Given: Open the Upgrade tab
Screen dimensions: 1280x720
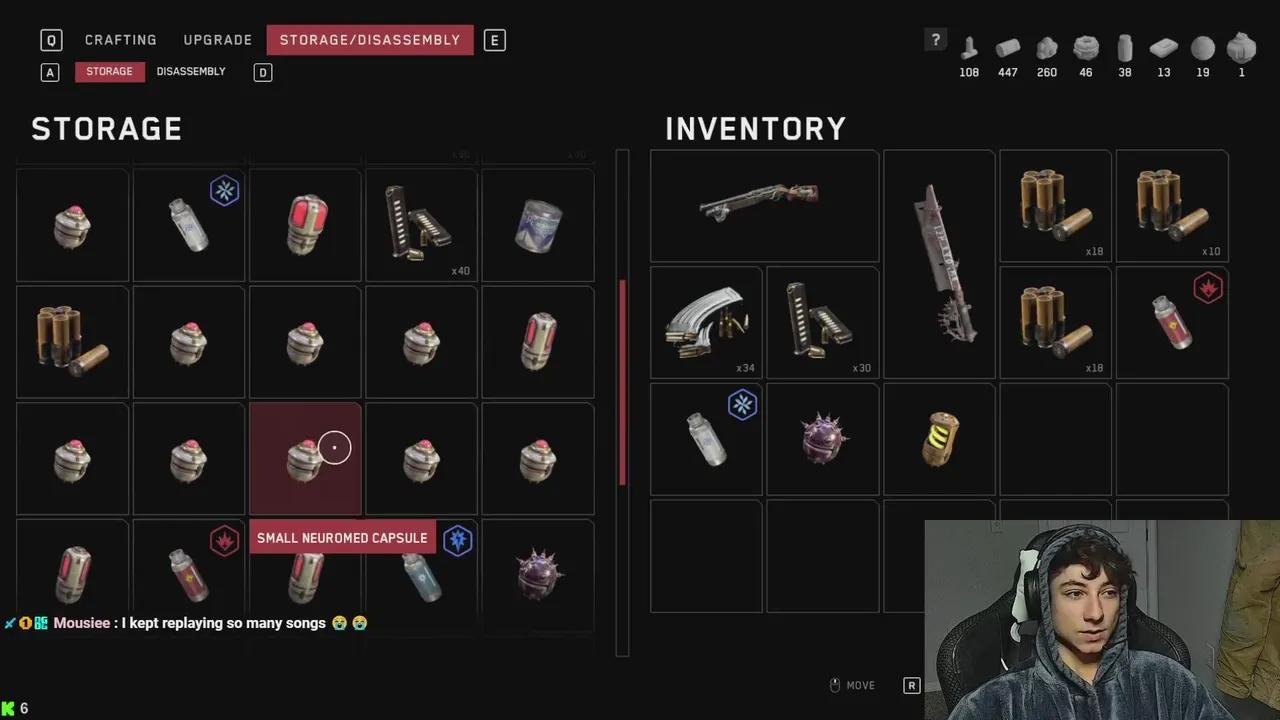Looking at the screenshot, I should tap(217, 40).
